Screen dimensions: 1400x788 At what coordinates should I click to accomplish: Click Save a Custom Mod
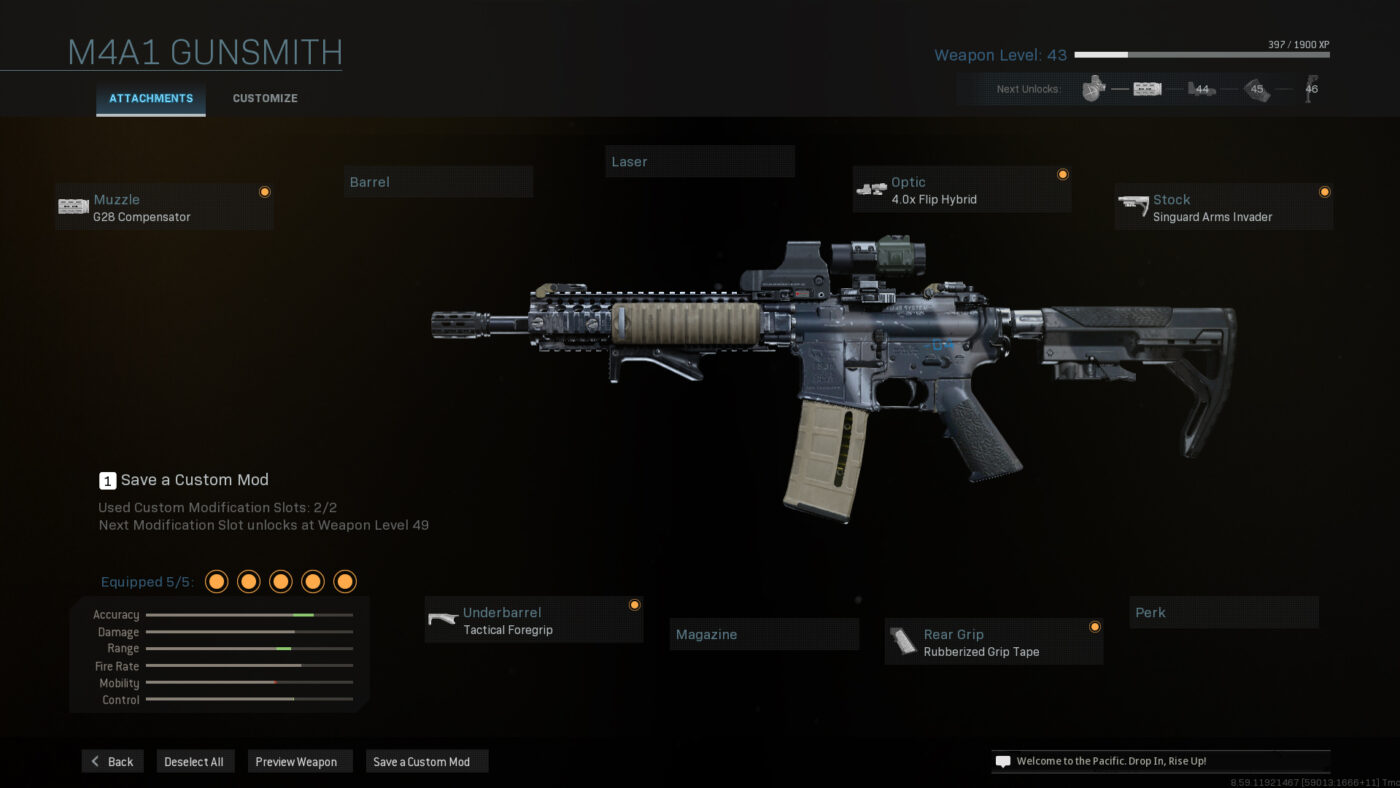[426, 761]
